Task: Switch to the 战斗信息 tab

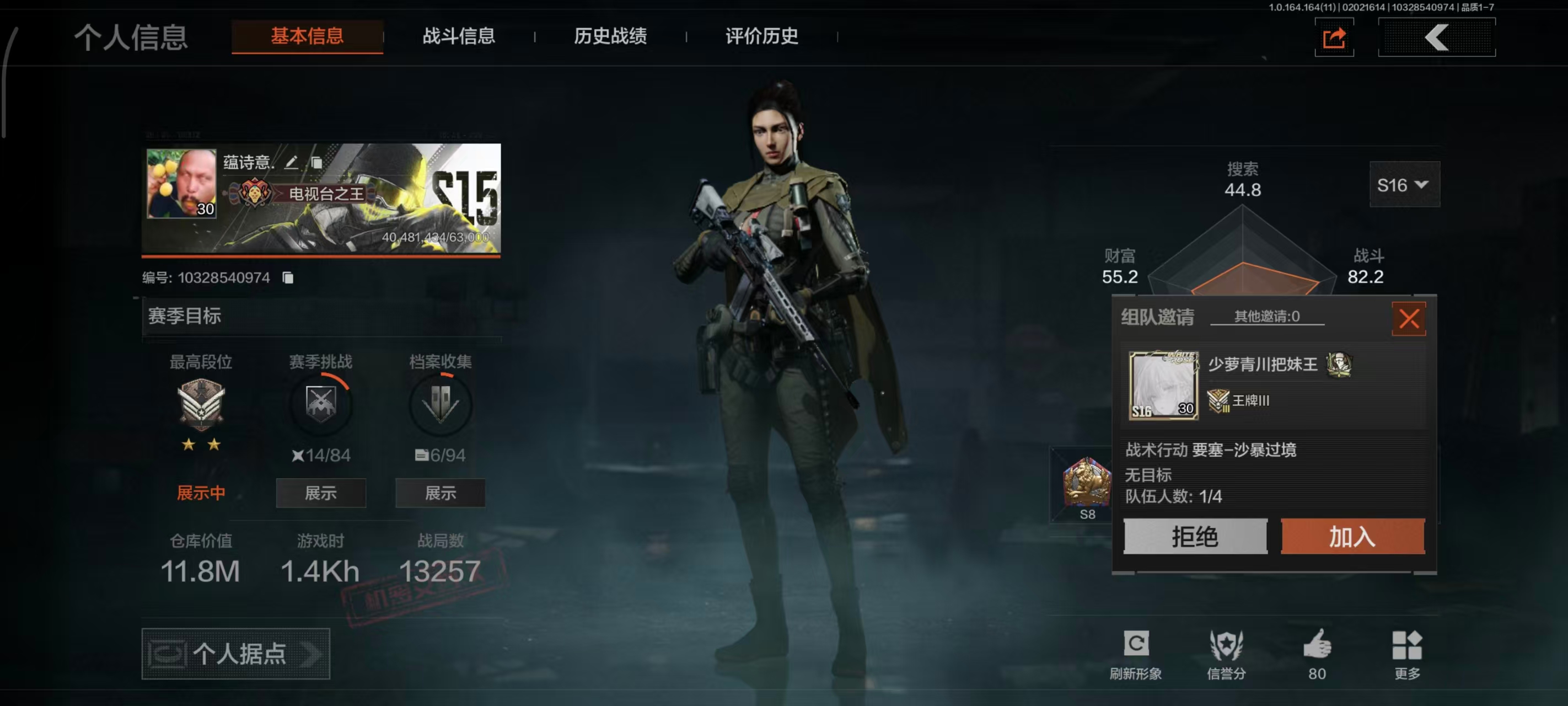Action: click(458, 36)
